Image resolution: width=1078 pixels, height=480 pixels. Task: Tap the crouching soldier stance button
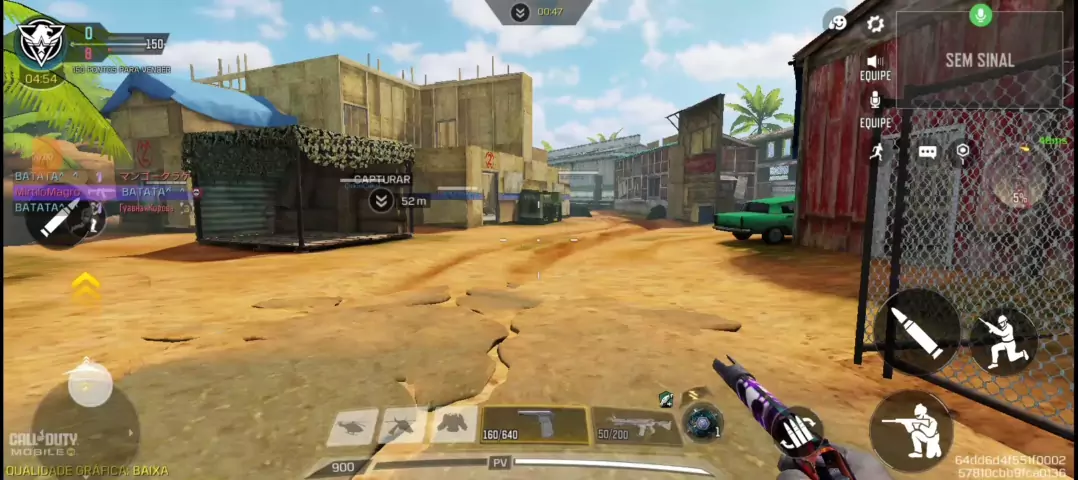pos(1002,341)
